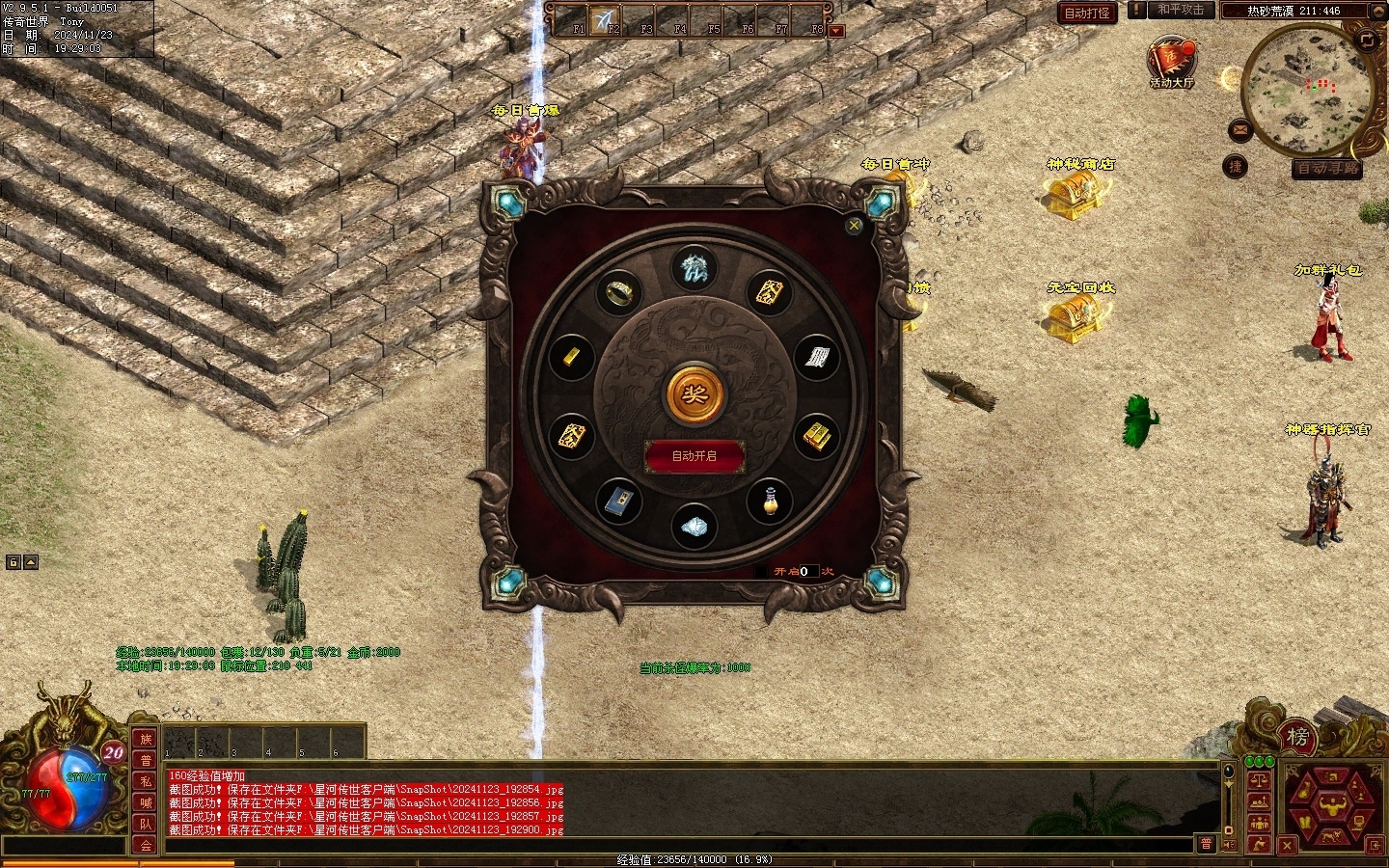Open the 榜 ranking board

coord(1297,738)
